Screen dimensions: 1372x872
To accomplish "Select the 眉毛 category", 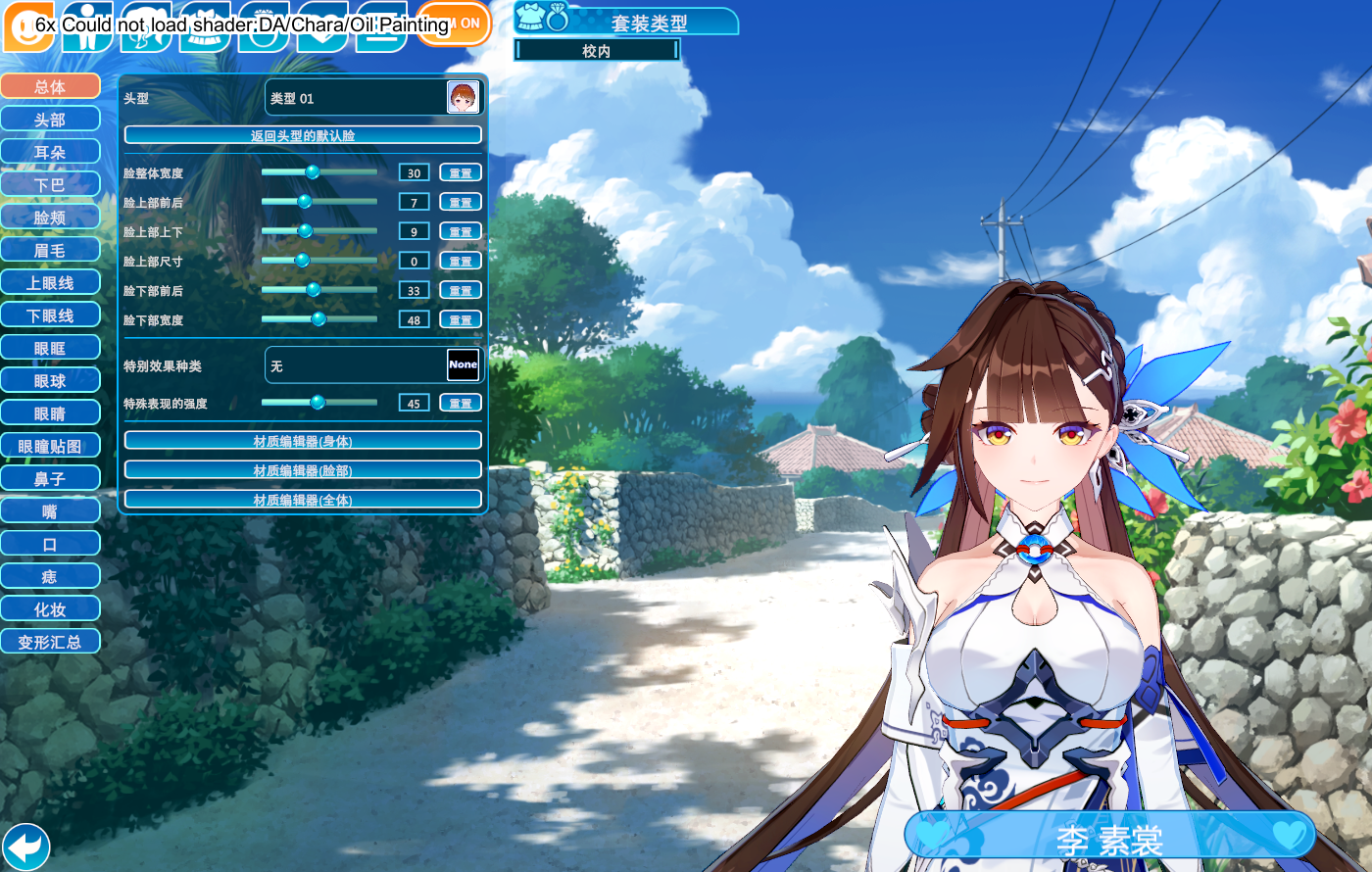I will pyautogui.click(x=50, y=250).
